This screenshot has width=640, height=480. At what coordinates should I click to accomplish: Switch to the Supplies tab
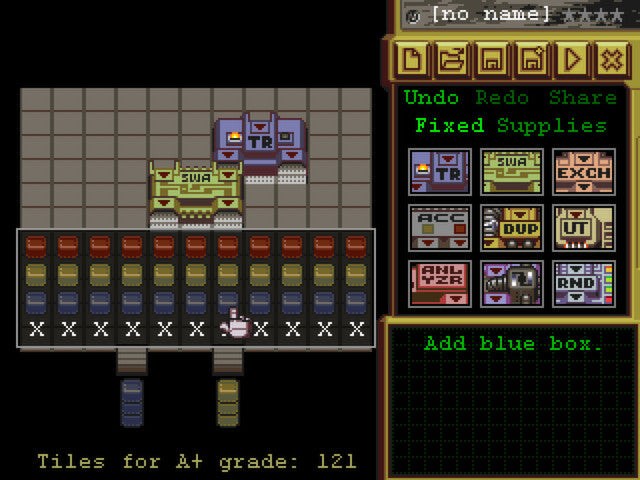552,126
